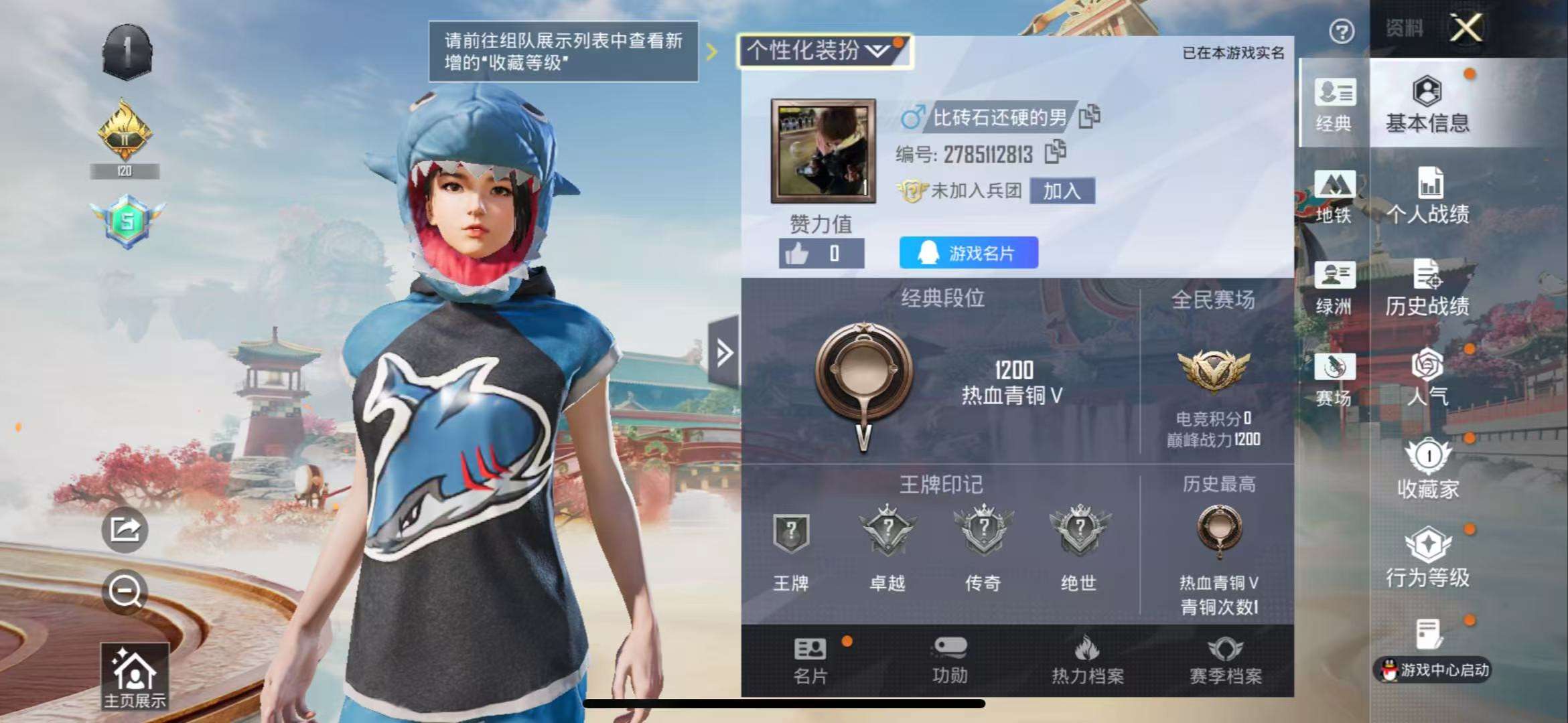Image resolution: width=1568 pixels, height=723 pixels.
Task: Select the 赛季档案 season archive tab
Action: (x=1226, y=660)
